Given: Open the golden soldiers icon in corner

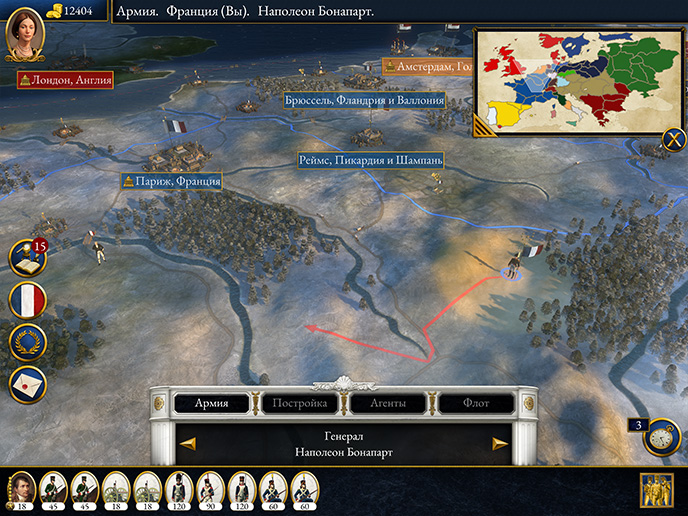Looking at the screenshot, I should (x=656, y=490).
